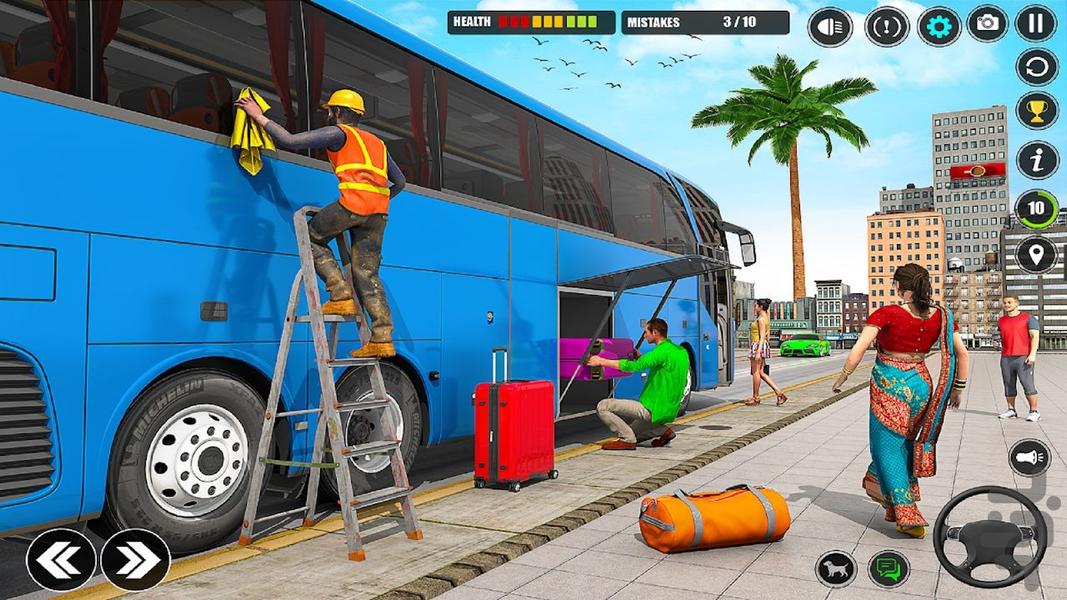Select the dog icon button

[x=836, y=569]
